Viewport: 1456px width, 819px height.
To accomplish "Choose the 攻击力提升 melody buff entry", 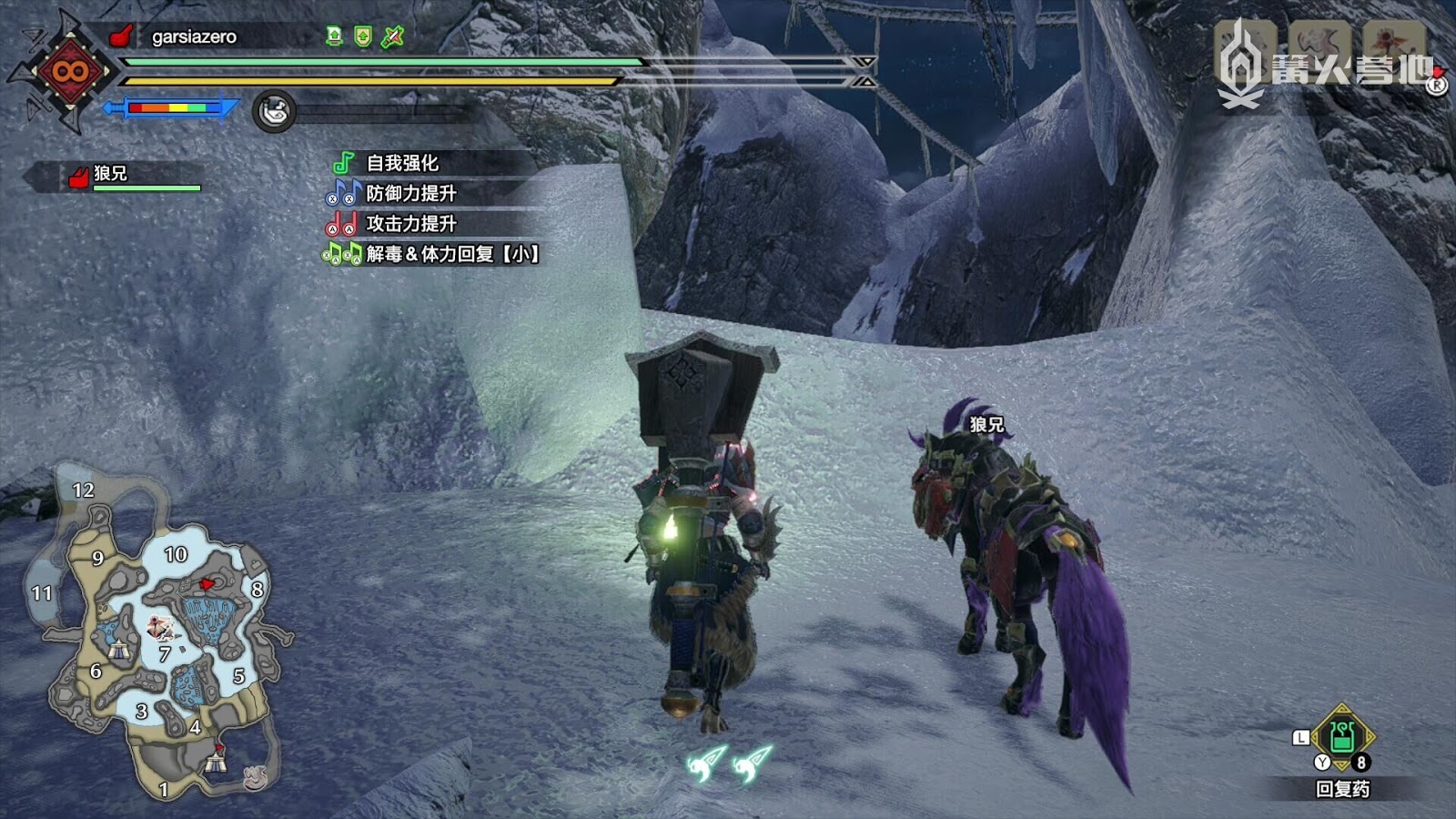I will tap(410, 223).
